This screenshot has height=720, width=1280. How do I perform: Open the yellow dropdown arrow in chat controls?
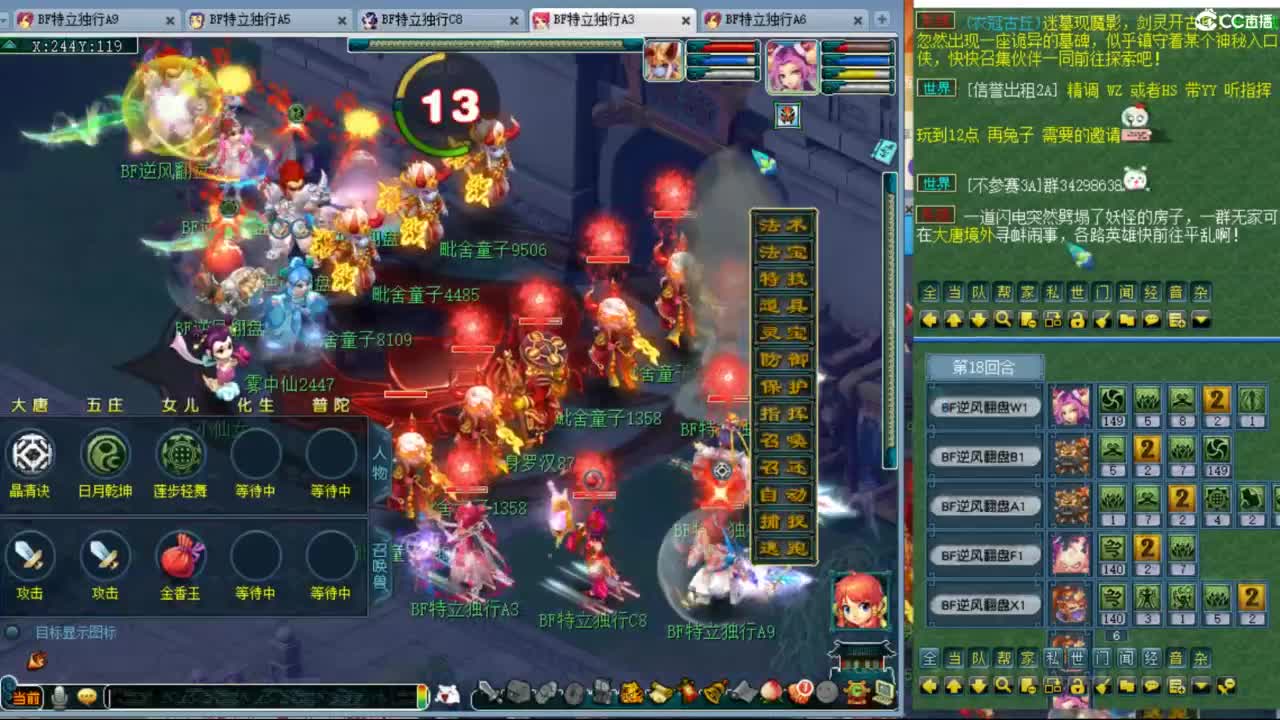click(x=1200, y=319)
